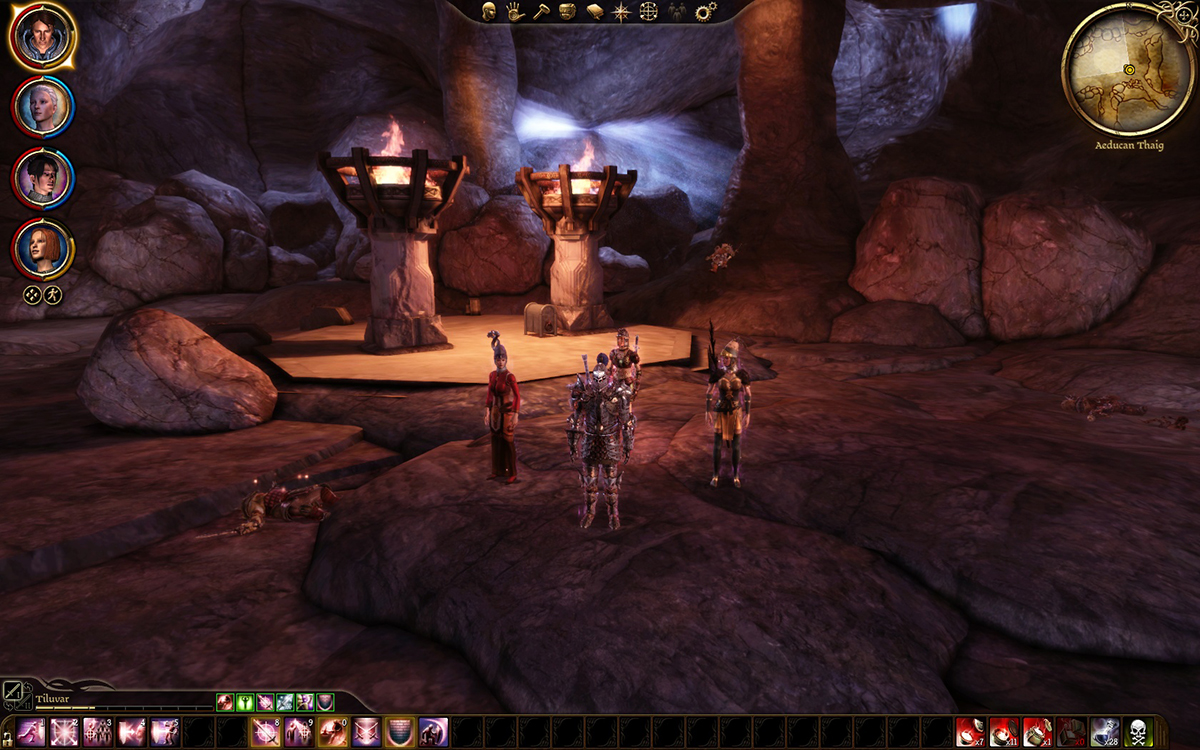Activate the skull and crossbones ability
The height and width of the screenshot is (750, 1200).
(x=1139, y=732)
